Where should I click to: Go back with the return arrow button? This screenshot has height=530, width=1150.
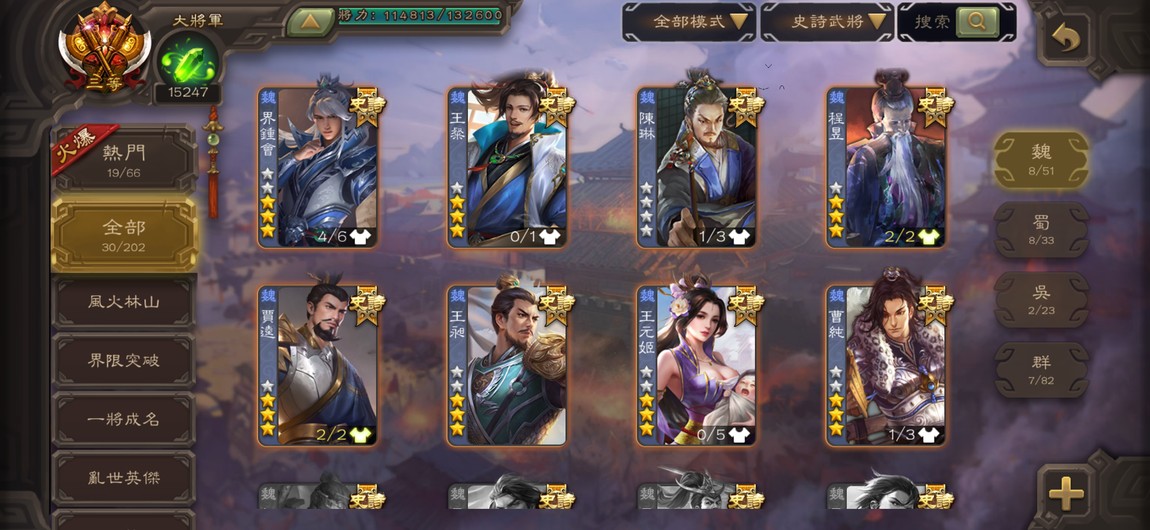click(x=1066, y=39)
